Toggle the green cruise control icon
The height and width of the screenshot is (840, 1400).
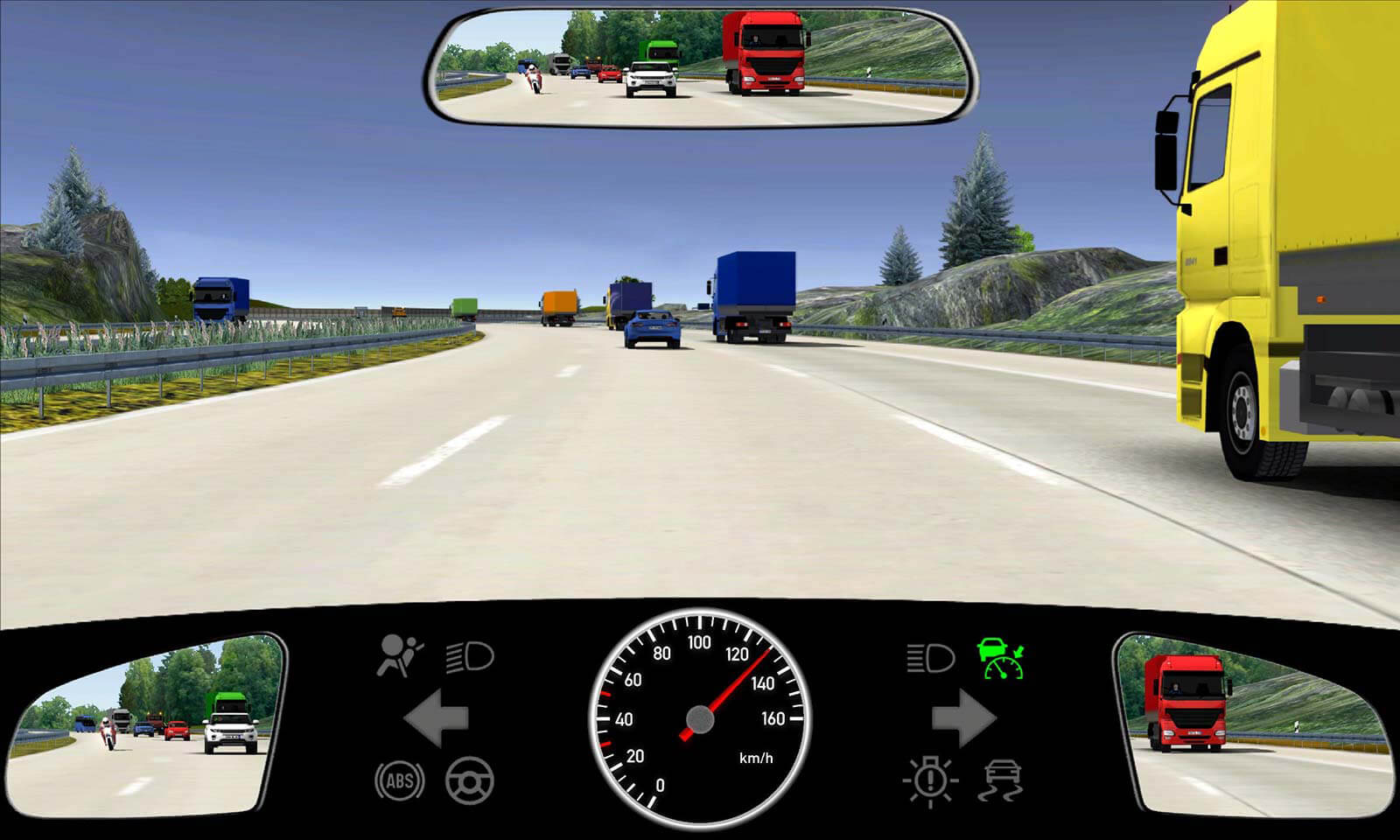tap(1001, 658)
